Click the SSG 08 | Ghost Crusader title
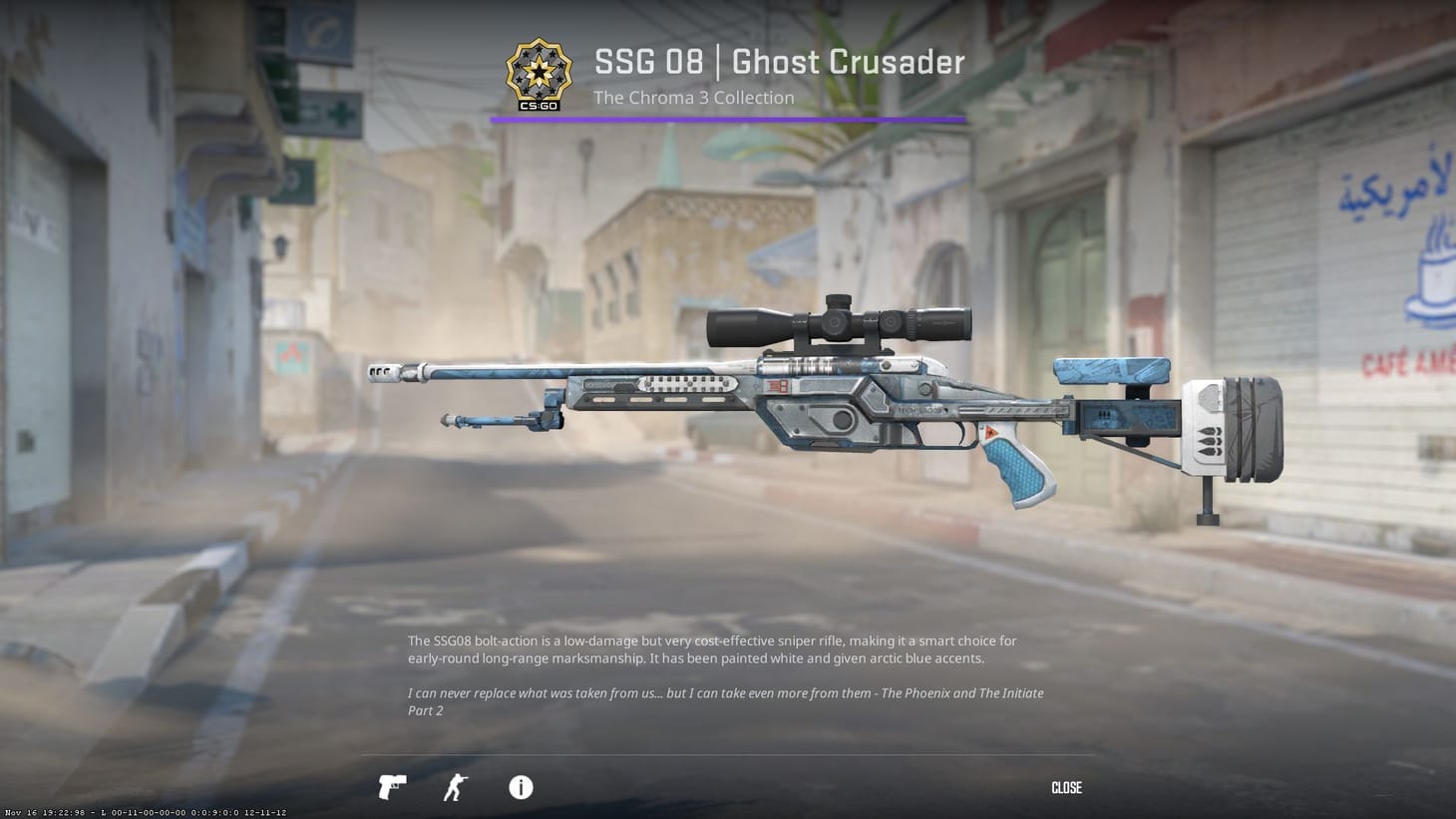 (779, 62)
